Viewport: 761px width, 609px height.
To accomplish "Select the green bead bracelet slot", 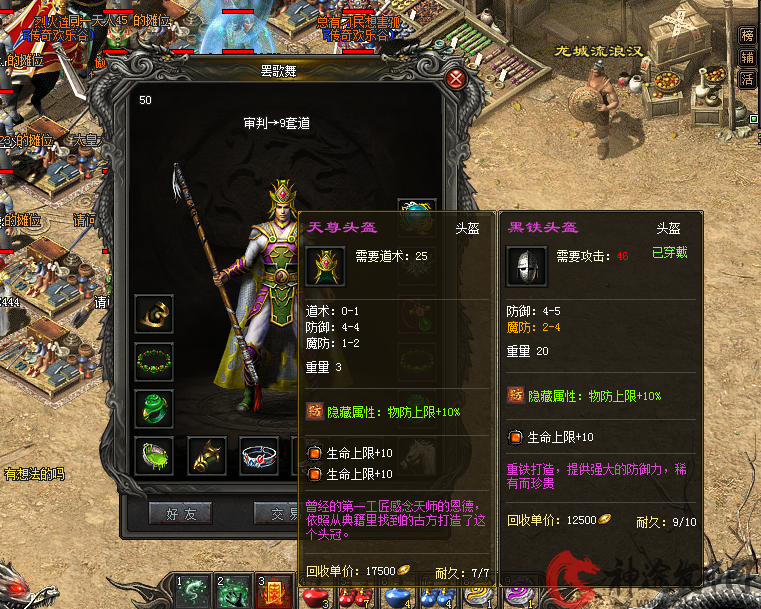I will pos(154,361).
